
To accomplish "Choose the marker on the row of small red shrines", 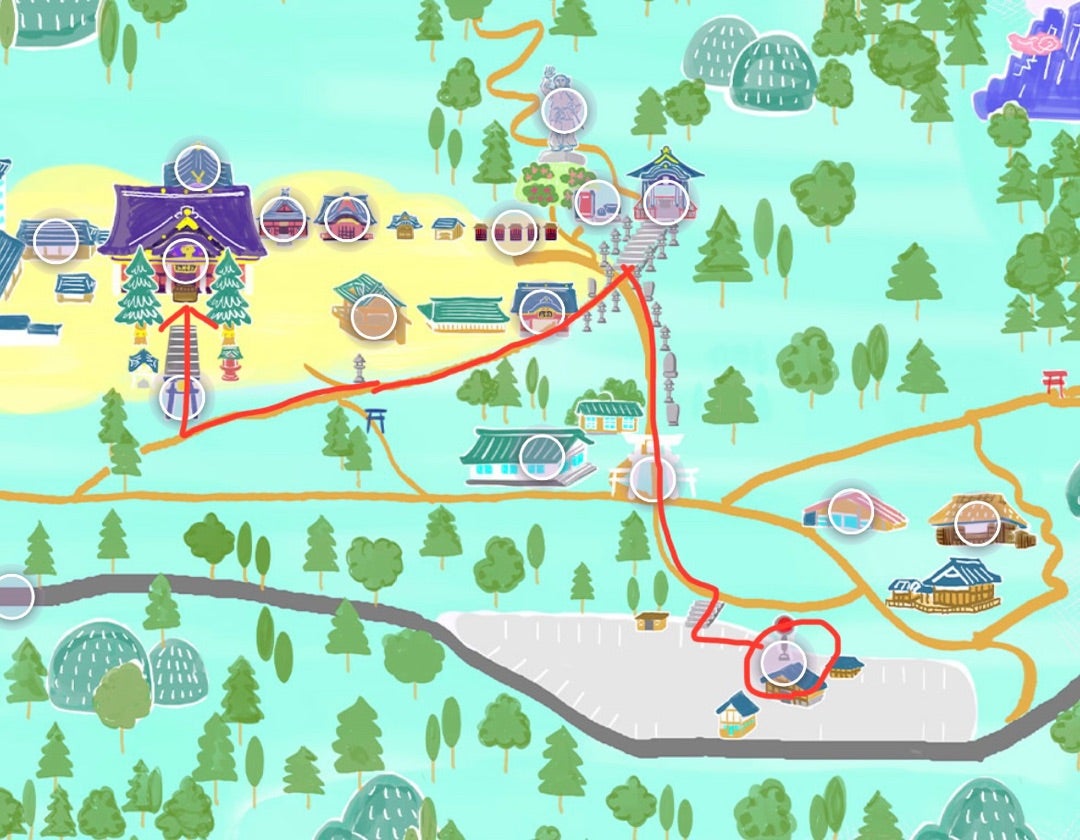I will click(x=513, y=232).
